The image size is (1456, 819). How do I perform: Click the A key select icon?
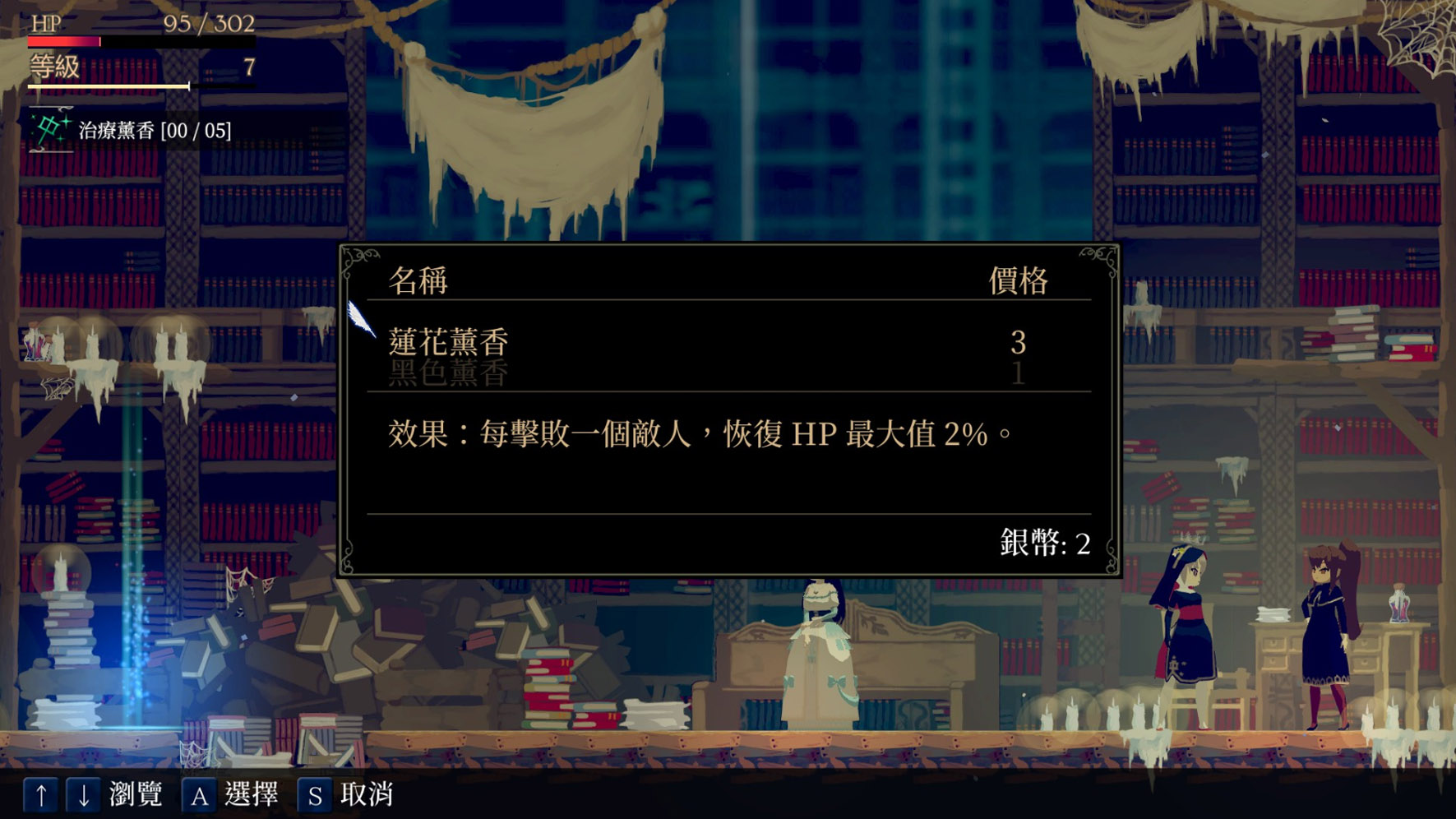click(x=200, y=796)
